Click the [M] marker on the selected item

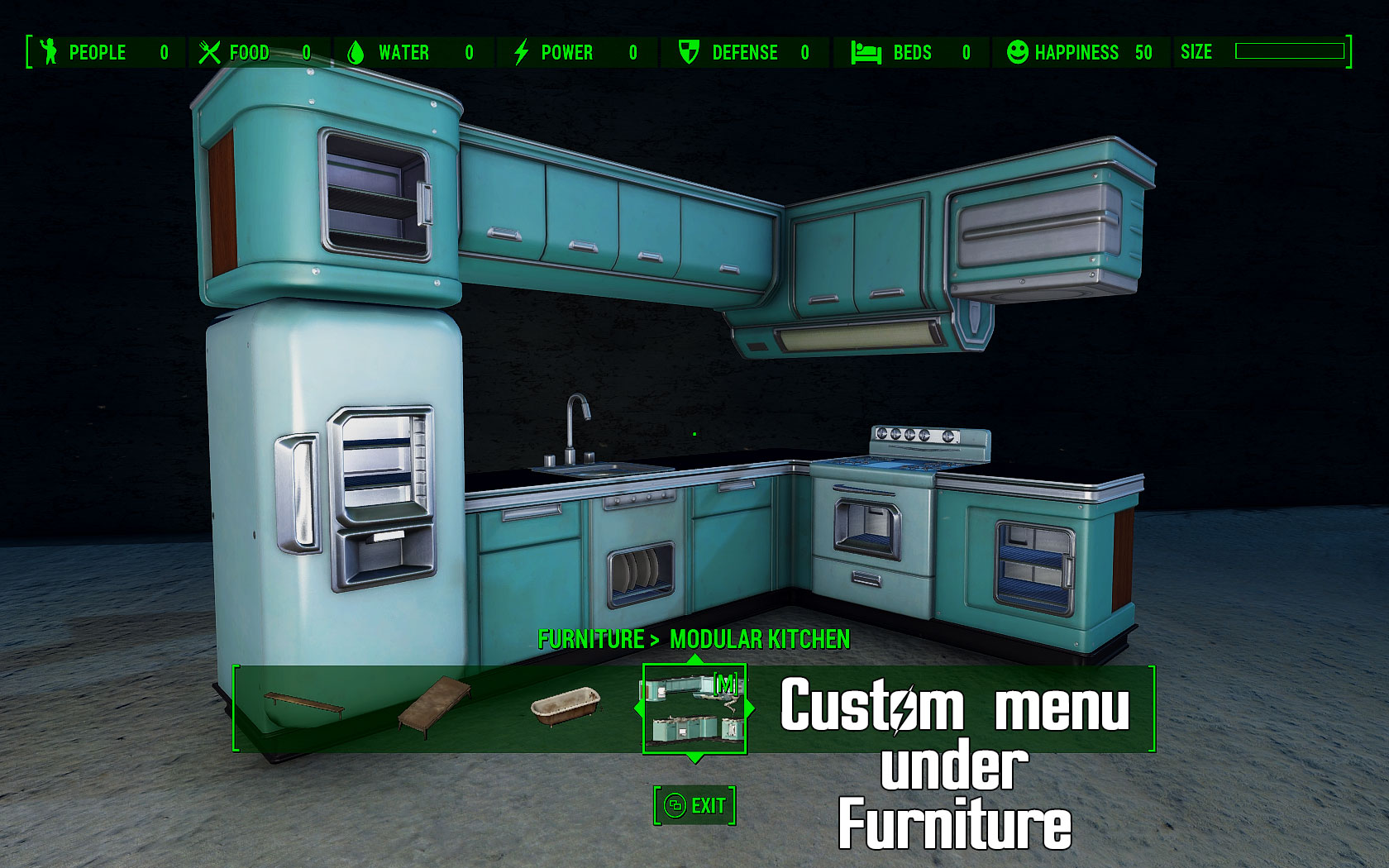click(726, 683)
